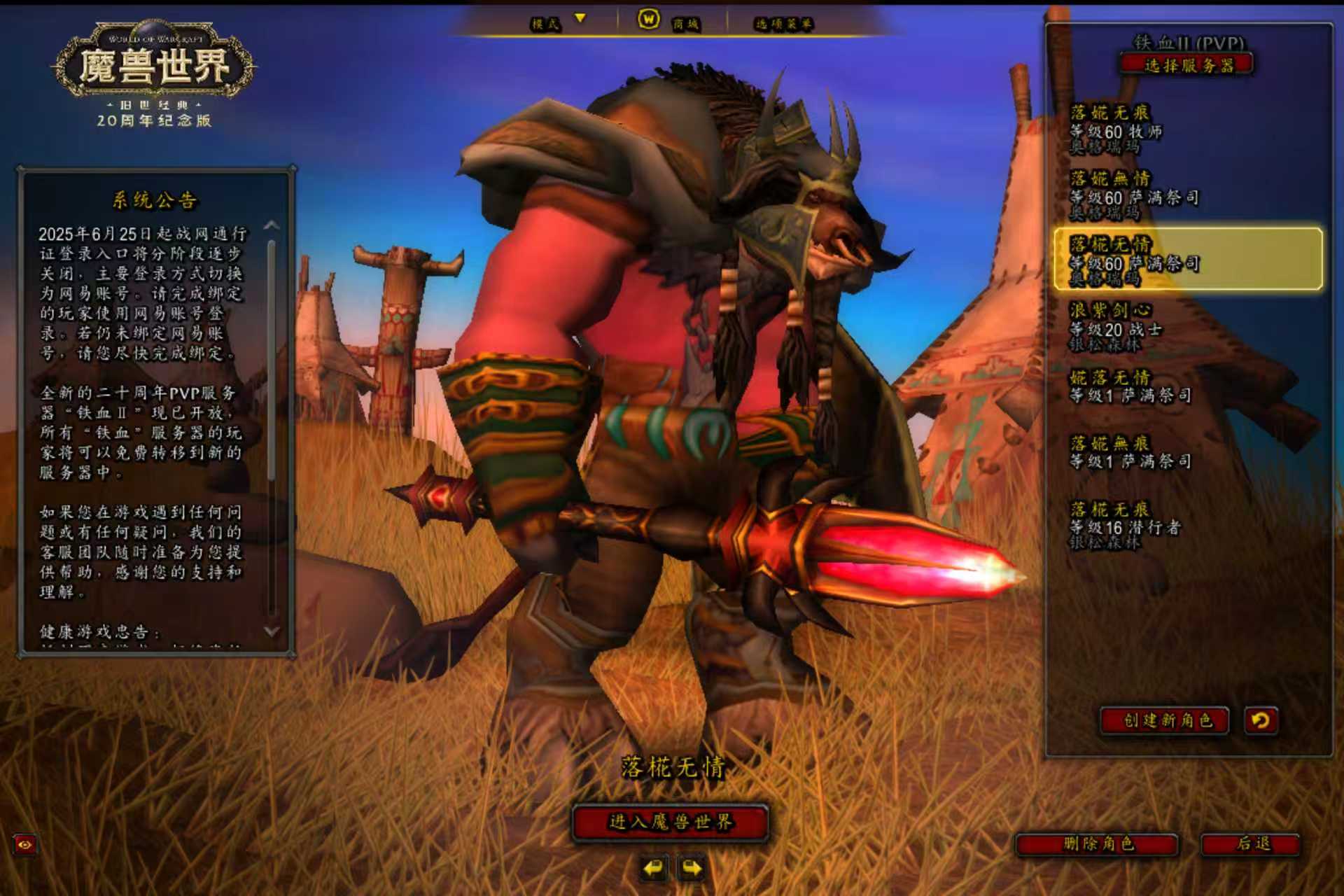Enter the world with 进入魔兽世界 button

click(670, 822)
